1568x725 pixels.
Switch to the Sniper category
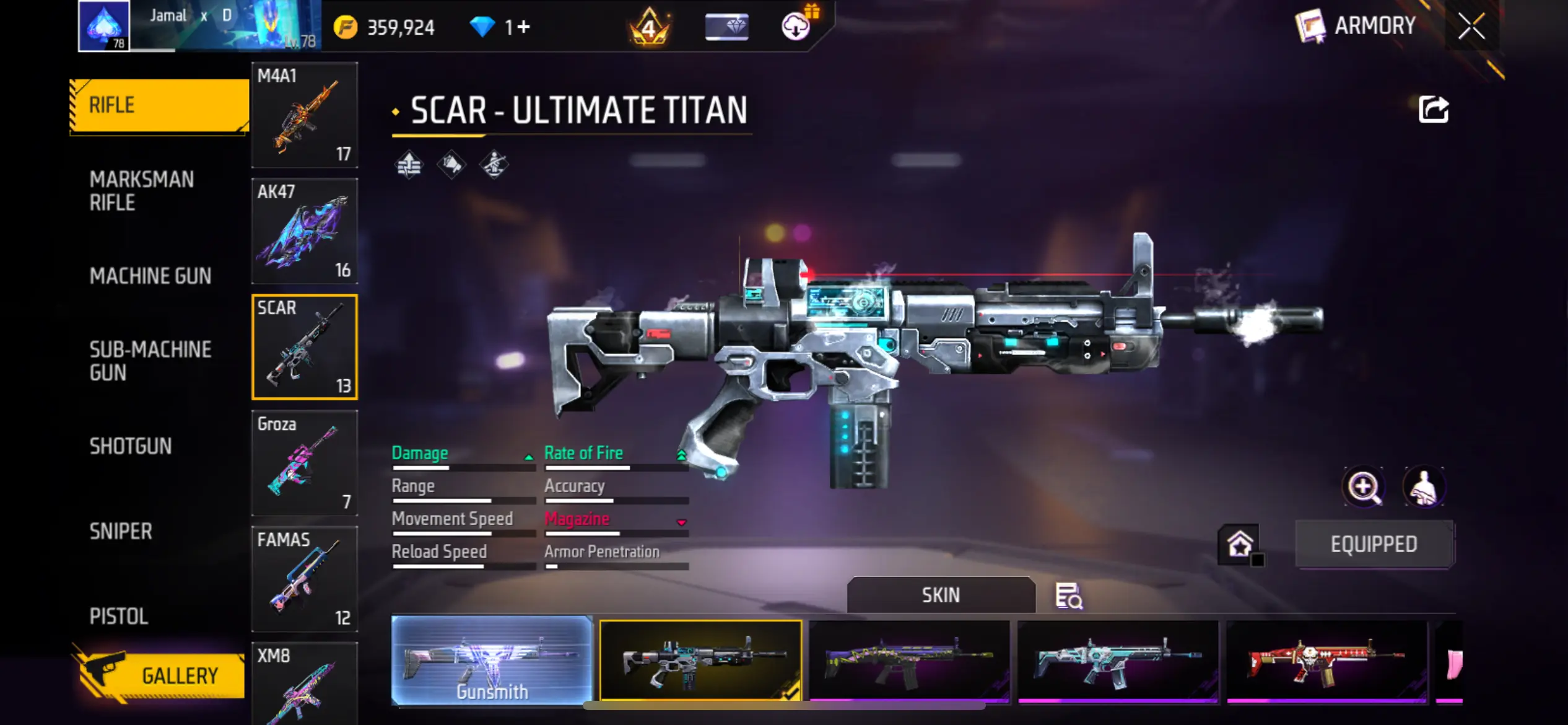[121, 532]
